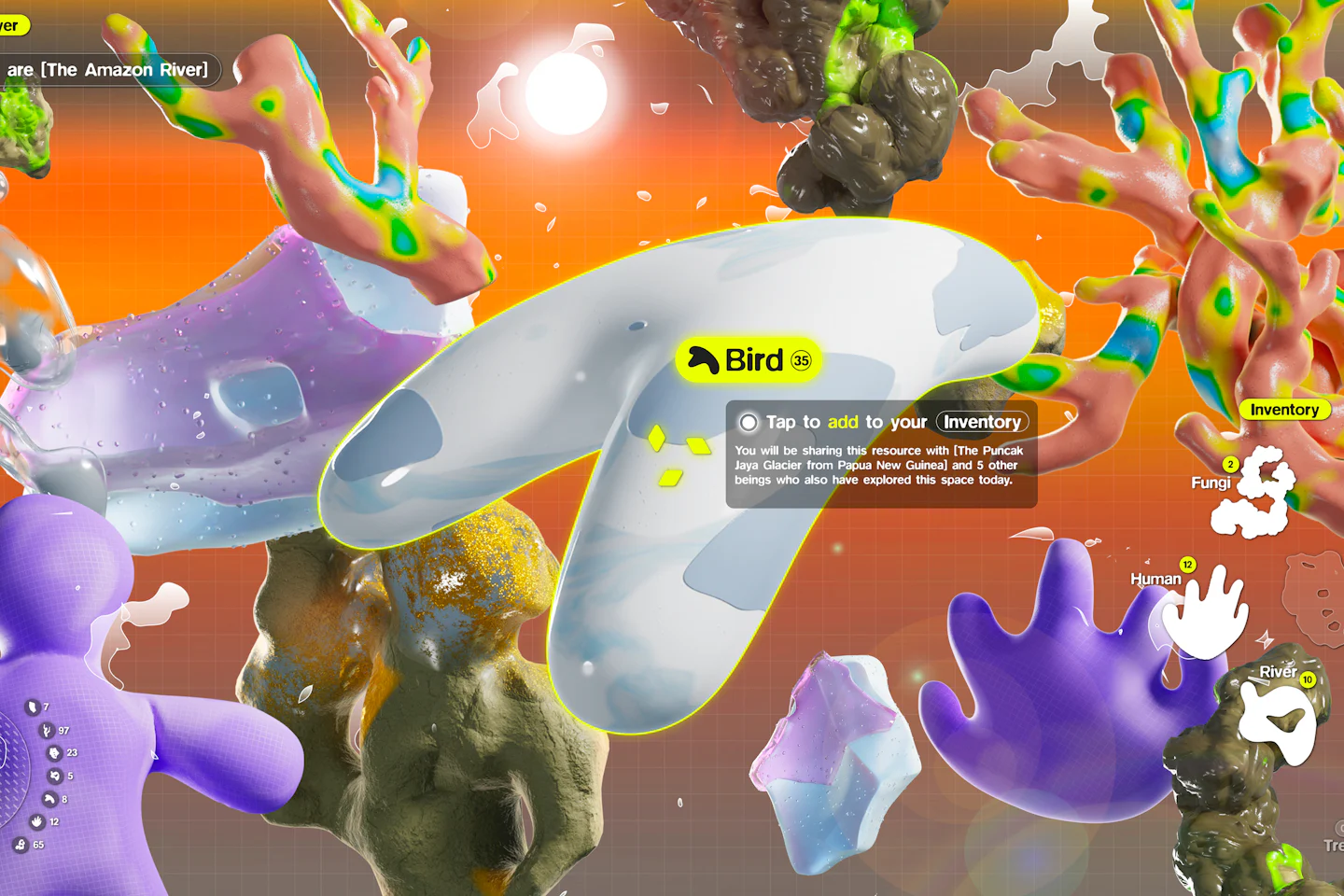Screen dimensions: 1344x896
Task: Choose the Fungi inventory item
Action: (1253, 492)
